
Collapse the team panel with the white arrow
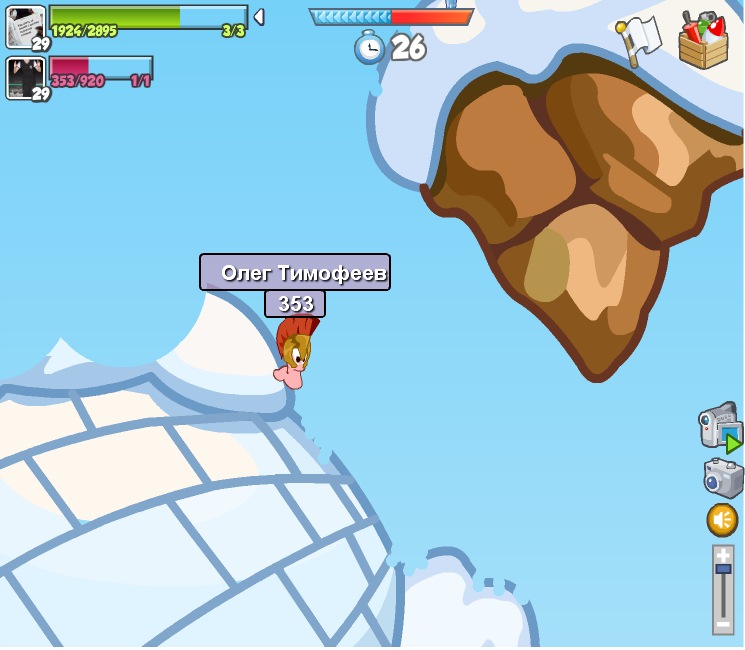point(259,17)
